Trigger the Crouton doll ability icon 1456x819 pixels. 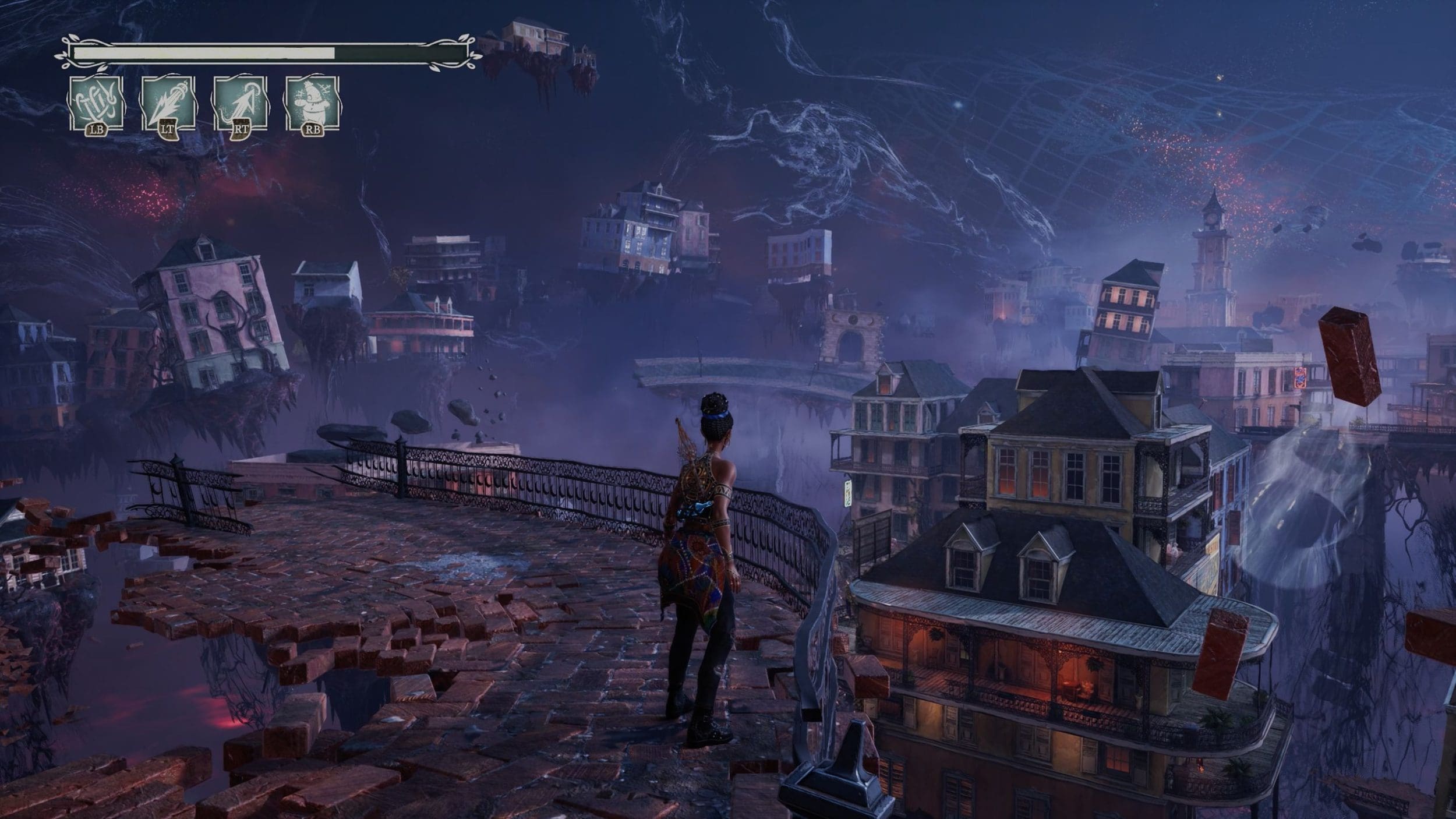[312, 103]
